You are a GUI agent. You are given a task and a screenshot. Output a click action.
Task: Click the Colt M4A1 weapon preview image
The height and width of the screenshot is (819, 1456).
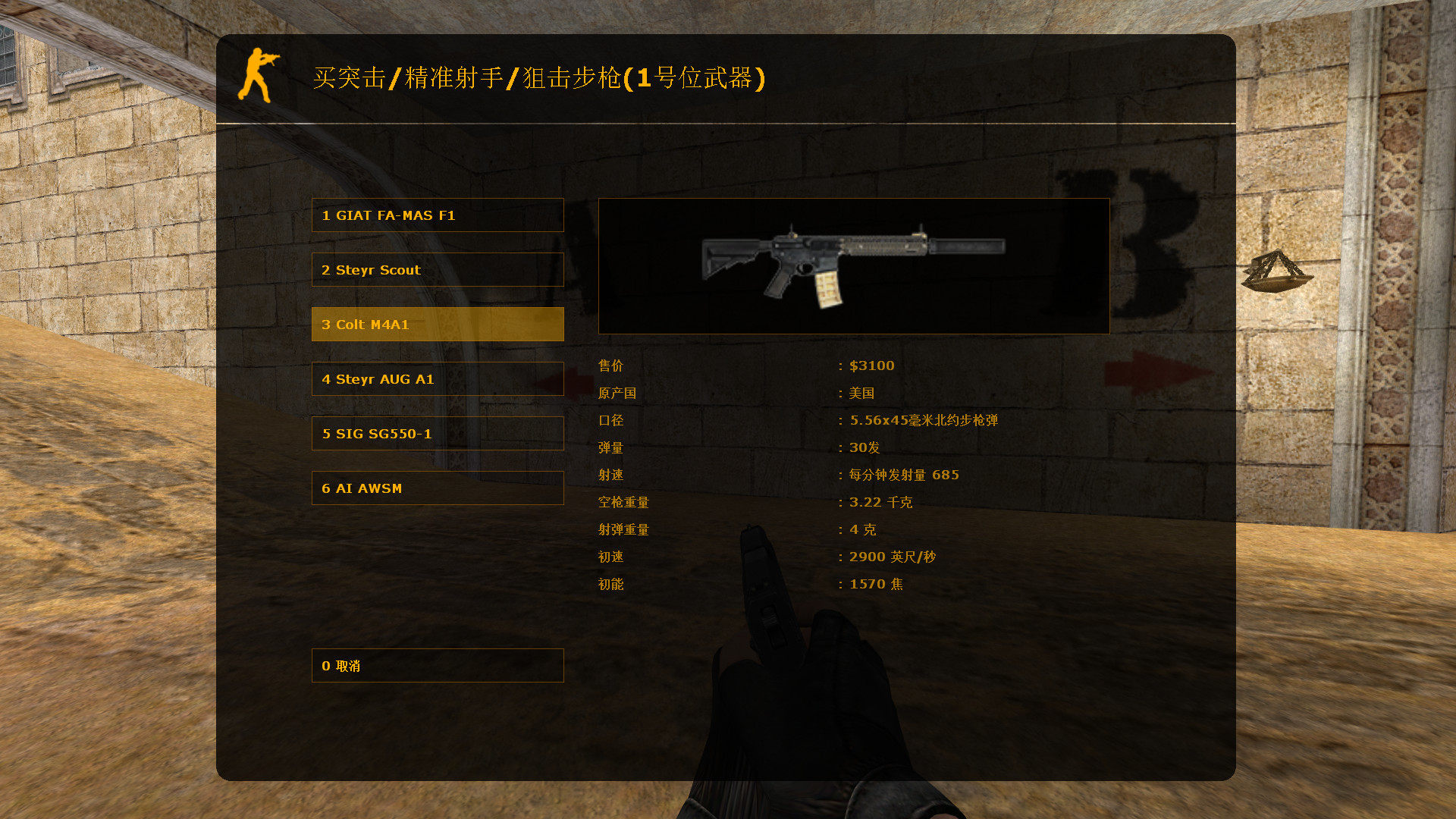[x=853, y=265]
